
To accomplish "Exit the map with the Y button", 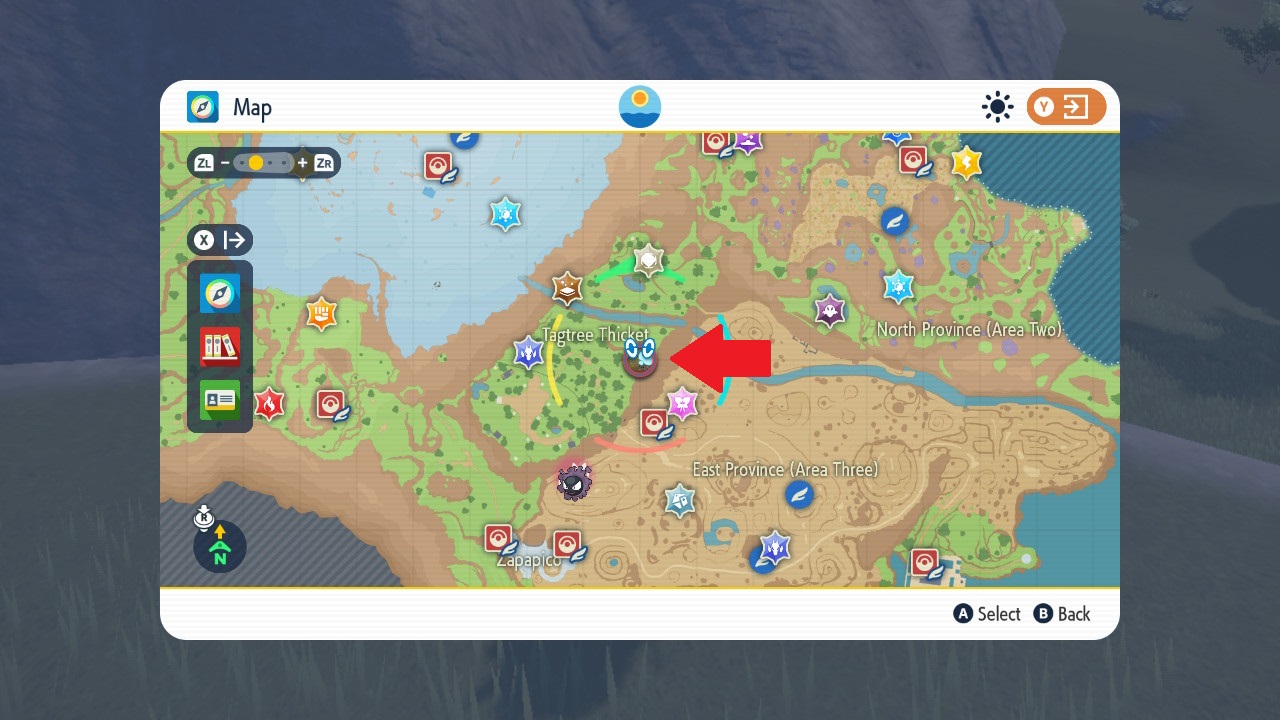I will 1066,107.
